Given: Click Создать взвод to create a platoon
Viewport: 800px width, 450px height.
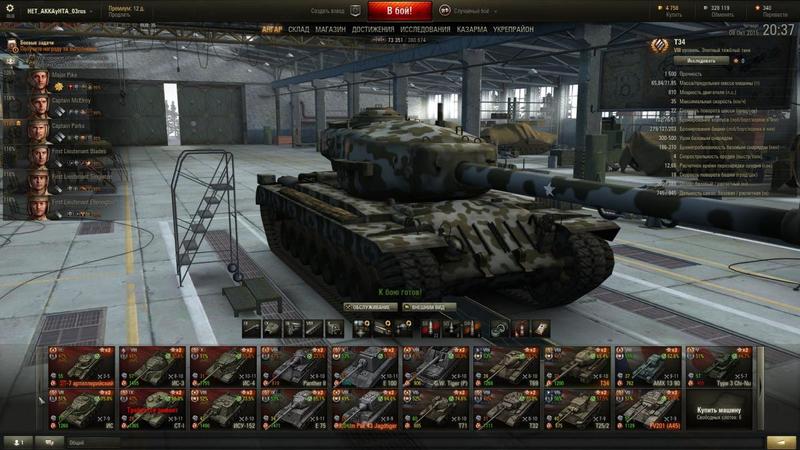Looking at the screenshot, I should click(333, 11).
